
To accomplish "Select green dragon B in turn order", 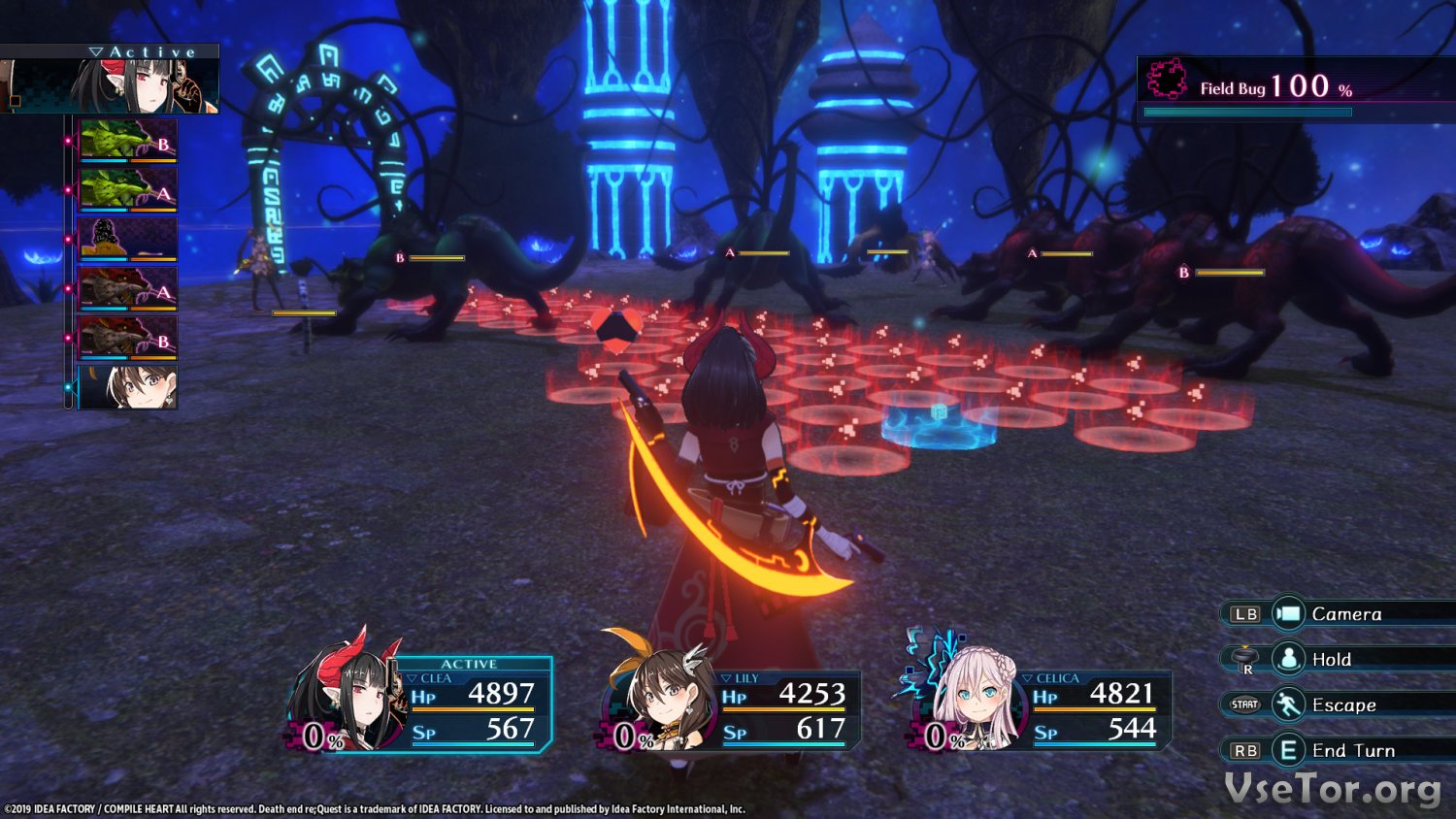I will tap(127, 140).
